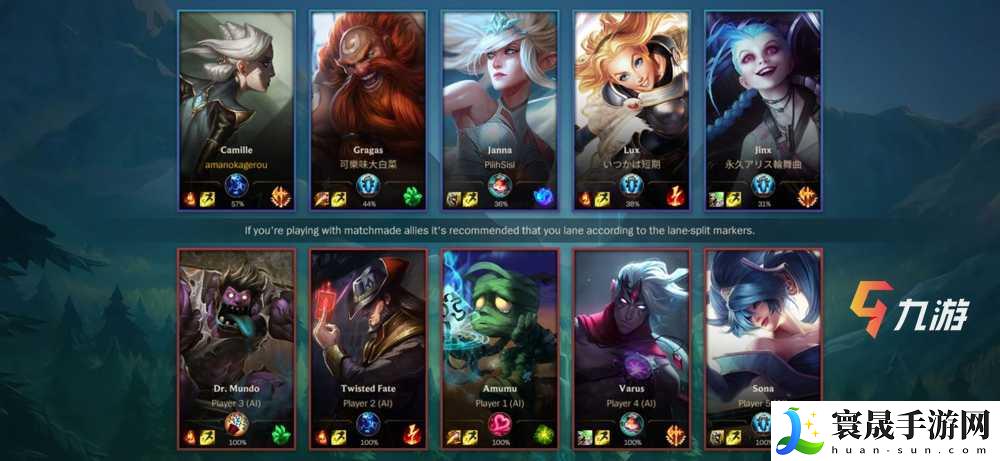Inspect Amumu's pink heart keystone rune
Screen dimensions: 1000x461
click(500, 424)
